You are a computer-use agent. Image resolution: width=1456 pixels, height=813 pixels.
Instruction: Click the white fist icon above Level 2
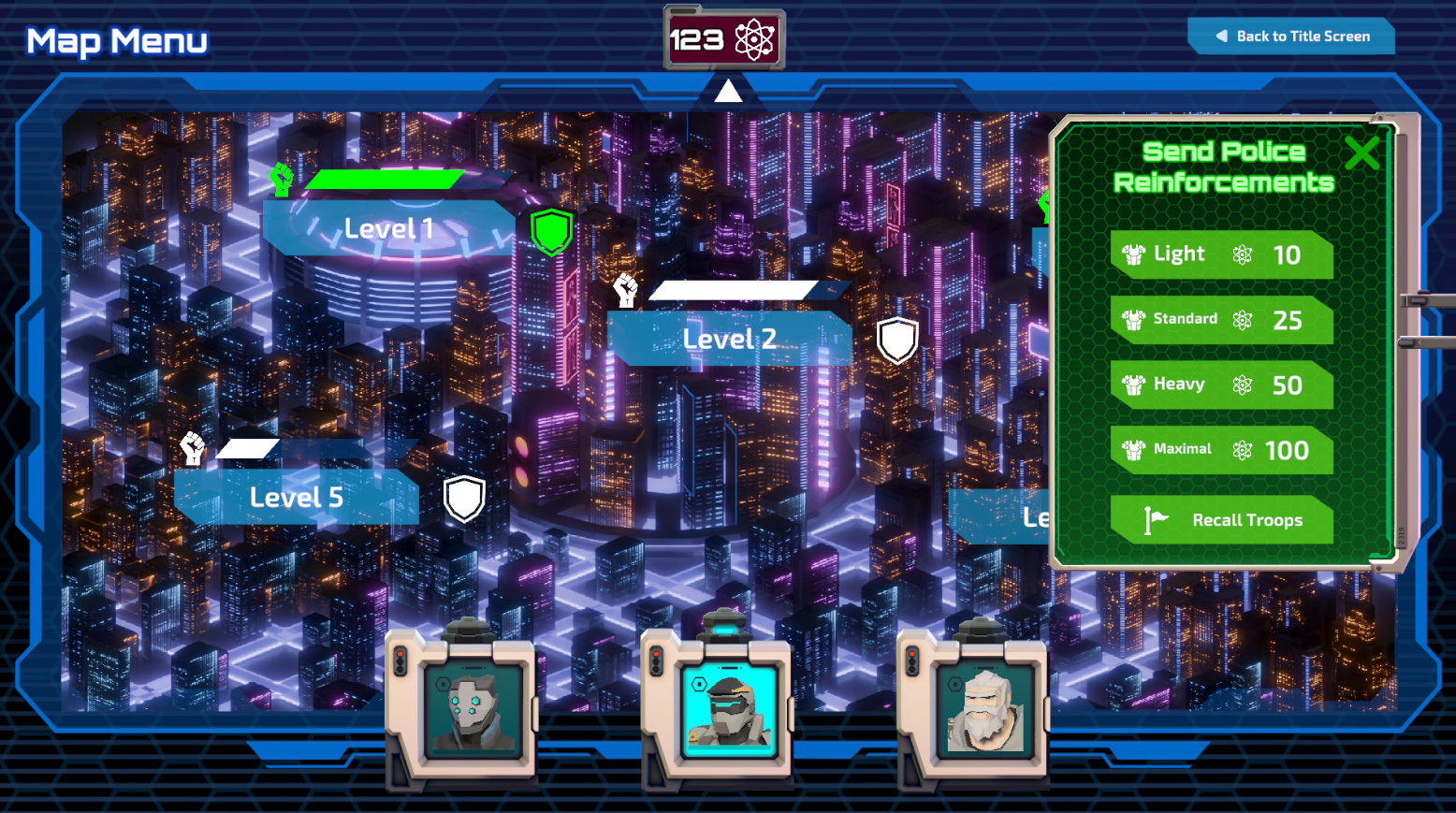[626, 291]
